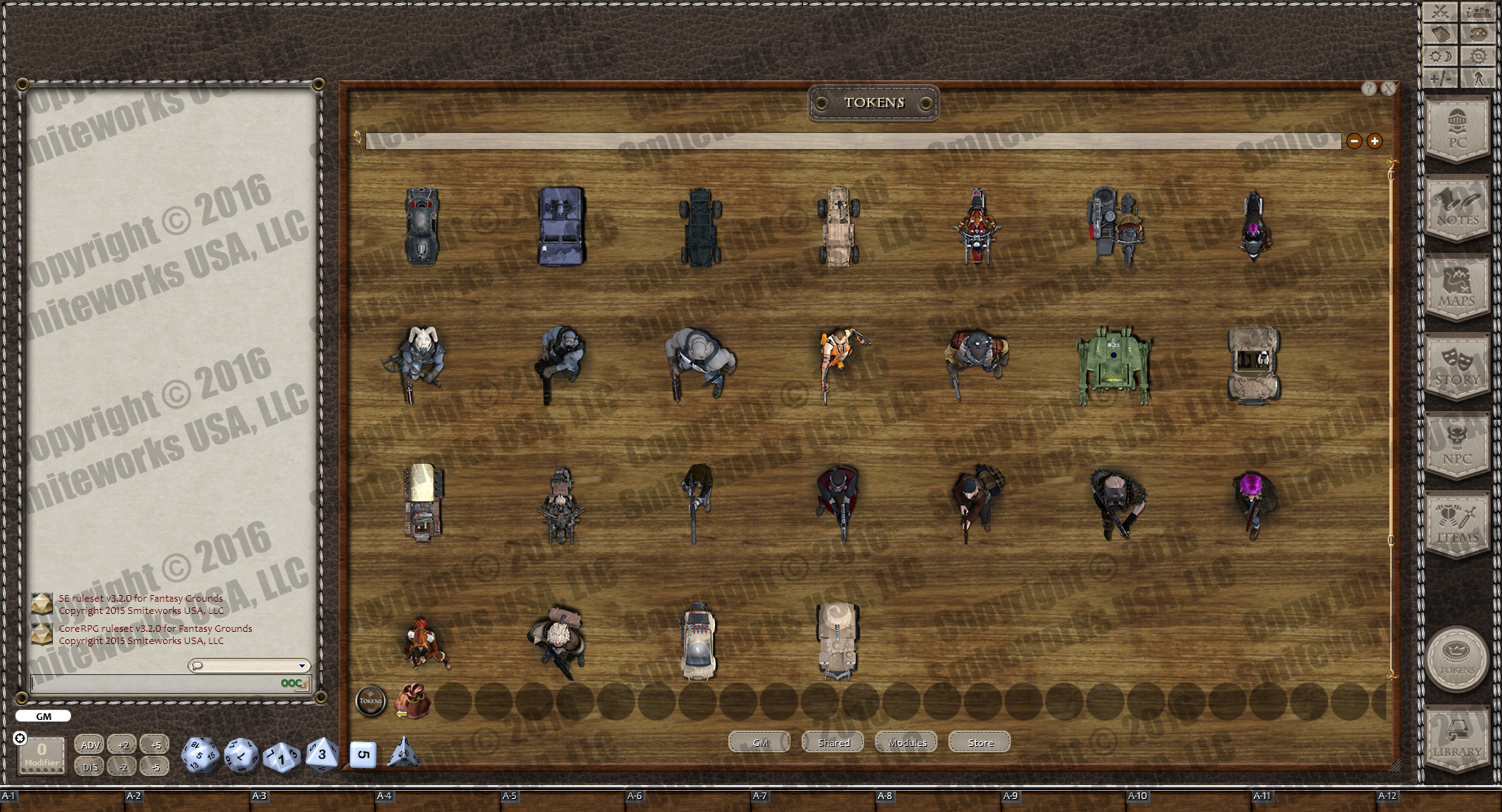Switch to the Shared tokens tab

pos(831,742)
